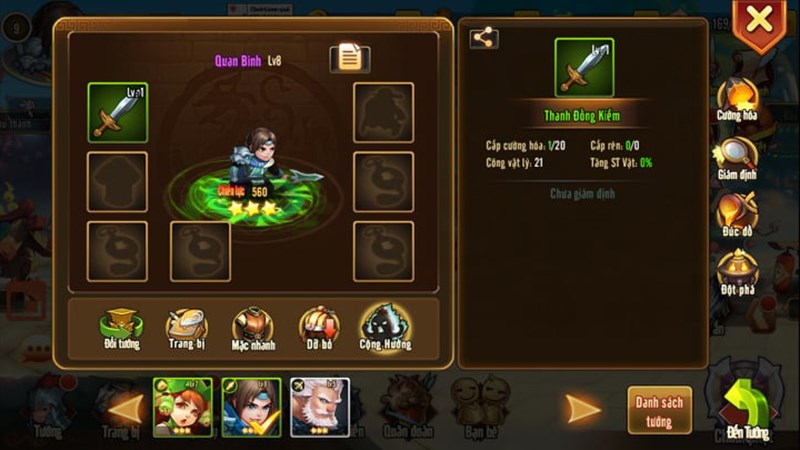
Task: Show next heroes with right arrow
Action: click(x=583, y=408)
